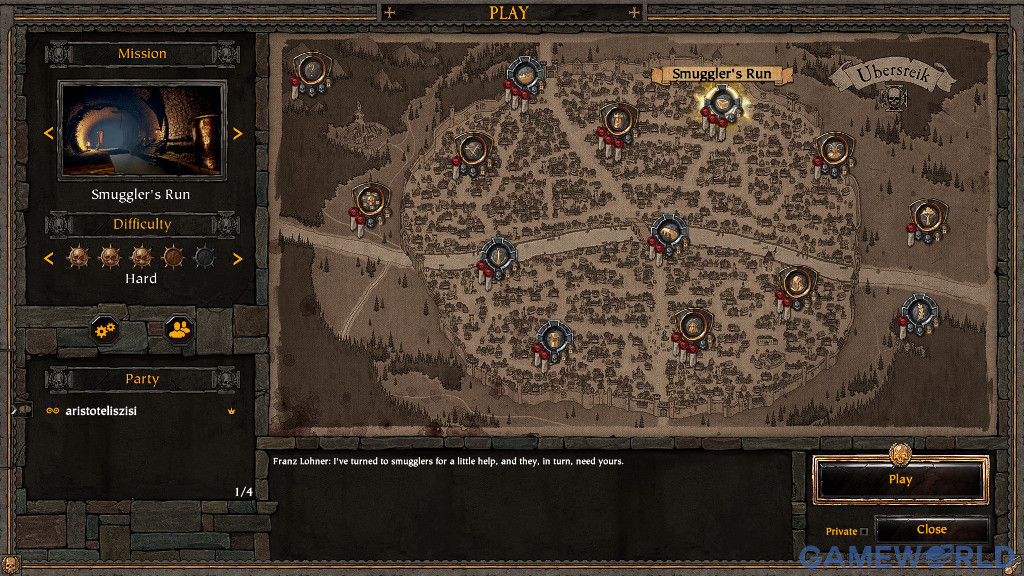Close the mission select screen

pos(931,530)
